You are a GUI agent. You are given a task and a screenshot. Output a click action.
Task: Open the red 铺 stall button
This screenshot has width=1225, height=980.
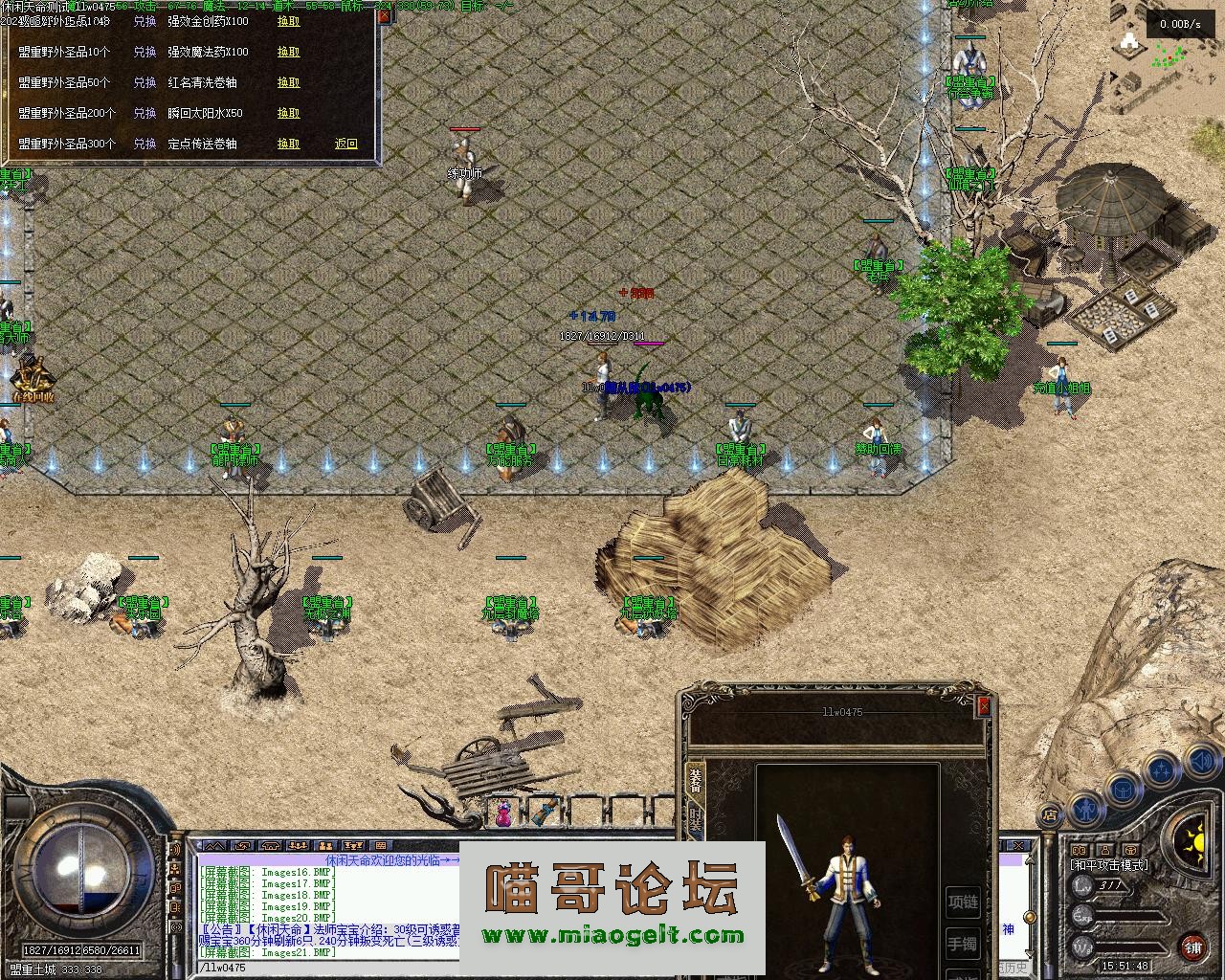(x=1193, y=947)
